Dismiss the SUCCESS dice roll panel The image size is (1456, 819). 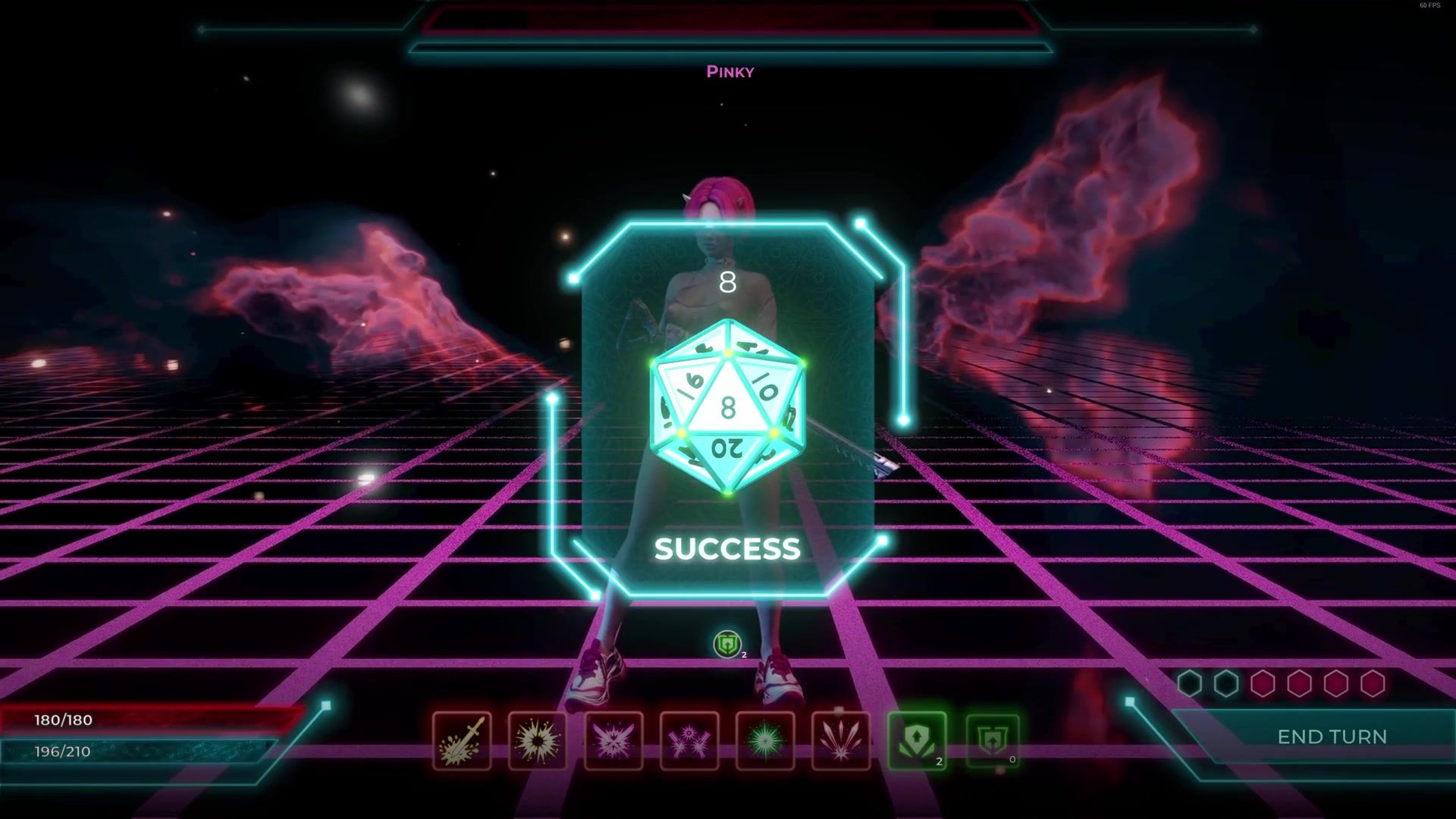pyautogui.click(x=727, y=548)
